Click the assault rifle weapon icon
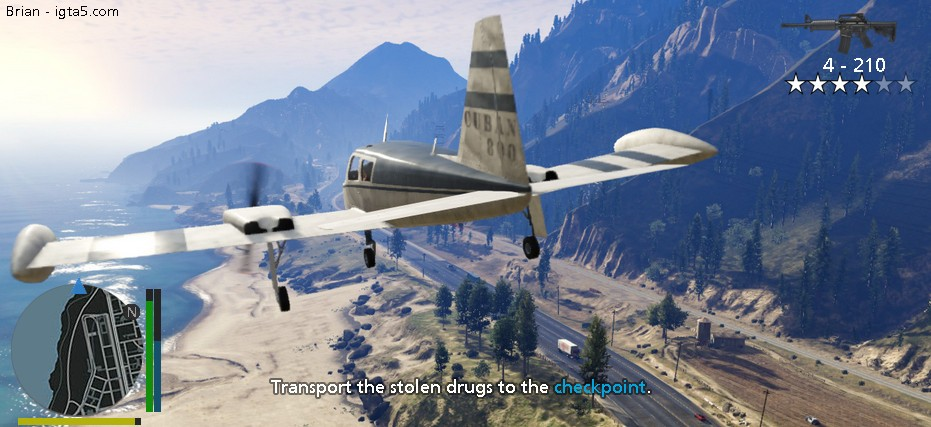Viewport: 931px width, 427px height. (838, 31)
